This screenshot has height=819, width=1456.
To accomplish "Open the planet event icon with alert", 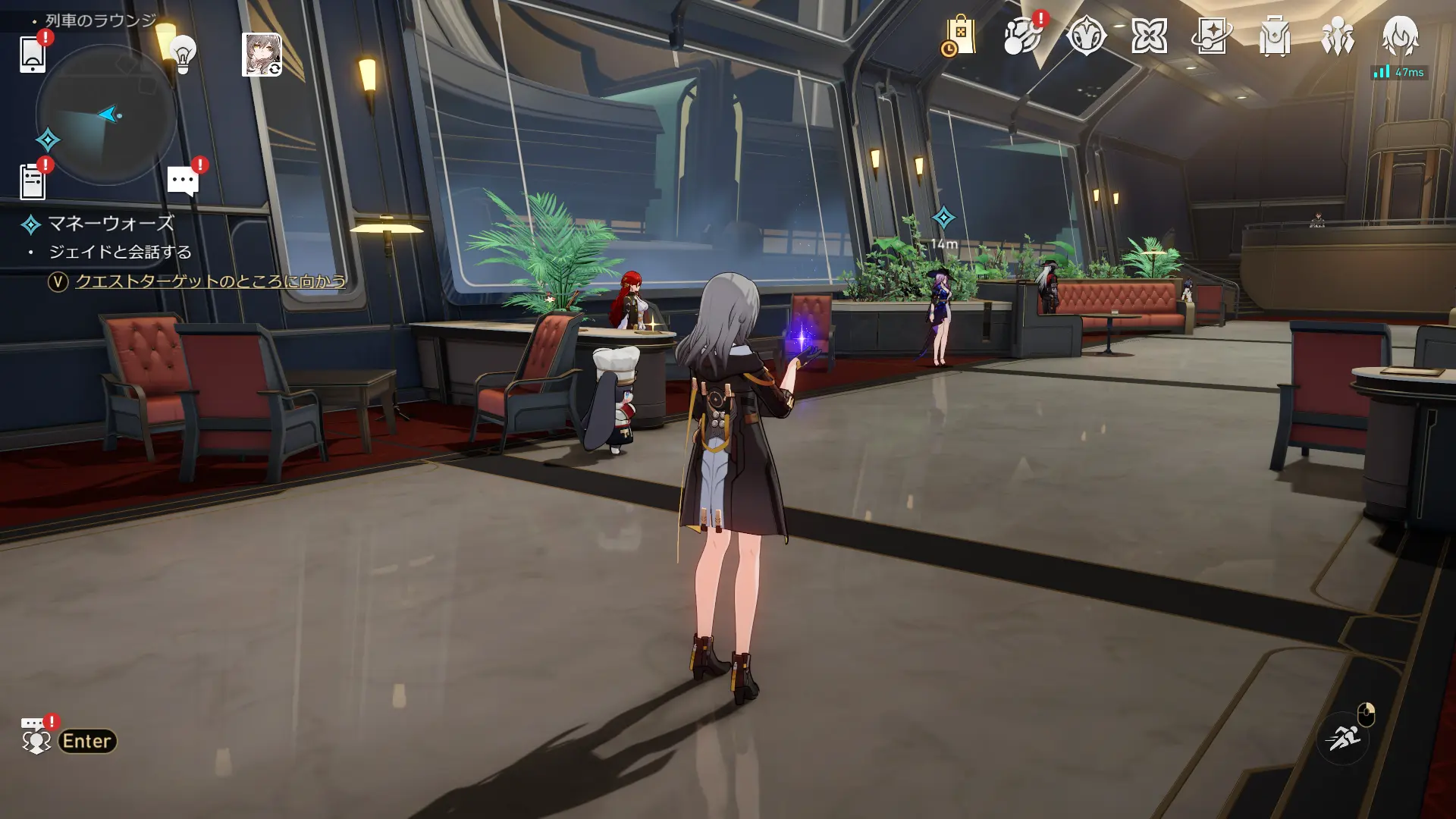I will 1022,36.
